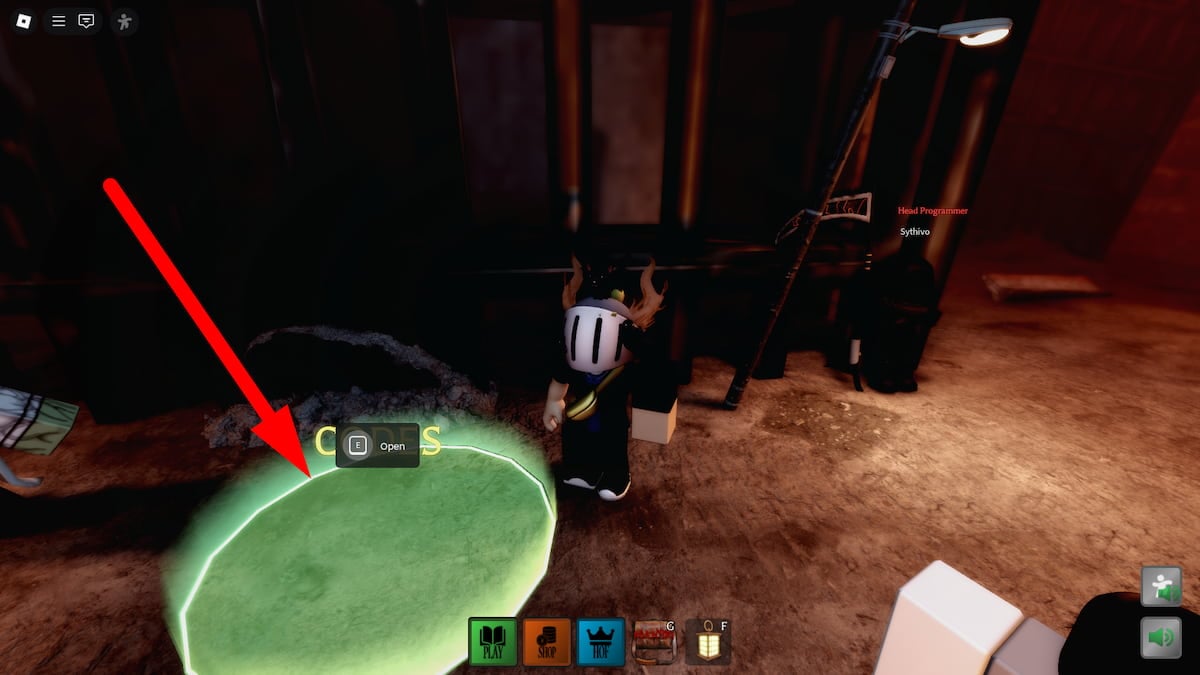Click the green PLAY book button
The height and width of the screenshot is (675, 1200).
494,641
